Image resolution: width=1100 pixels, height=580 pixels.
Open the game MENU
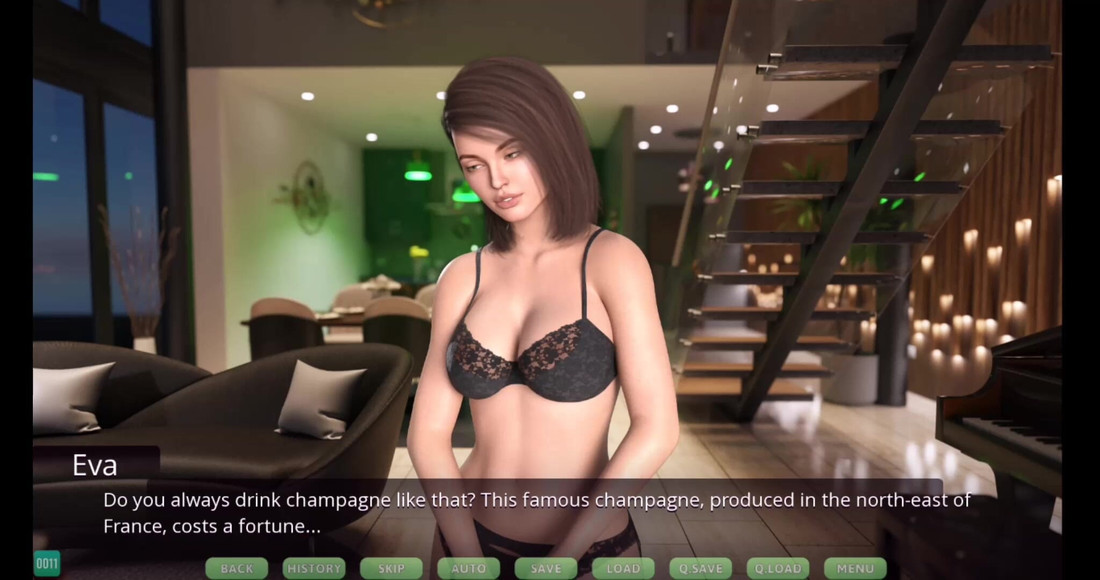coord(855,568)
